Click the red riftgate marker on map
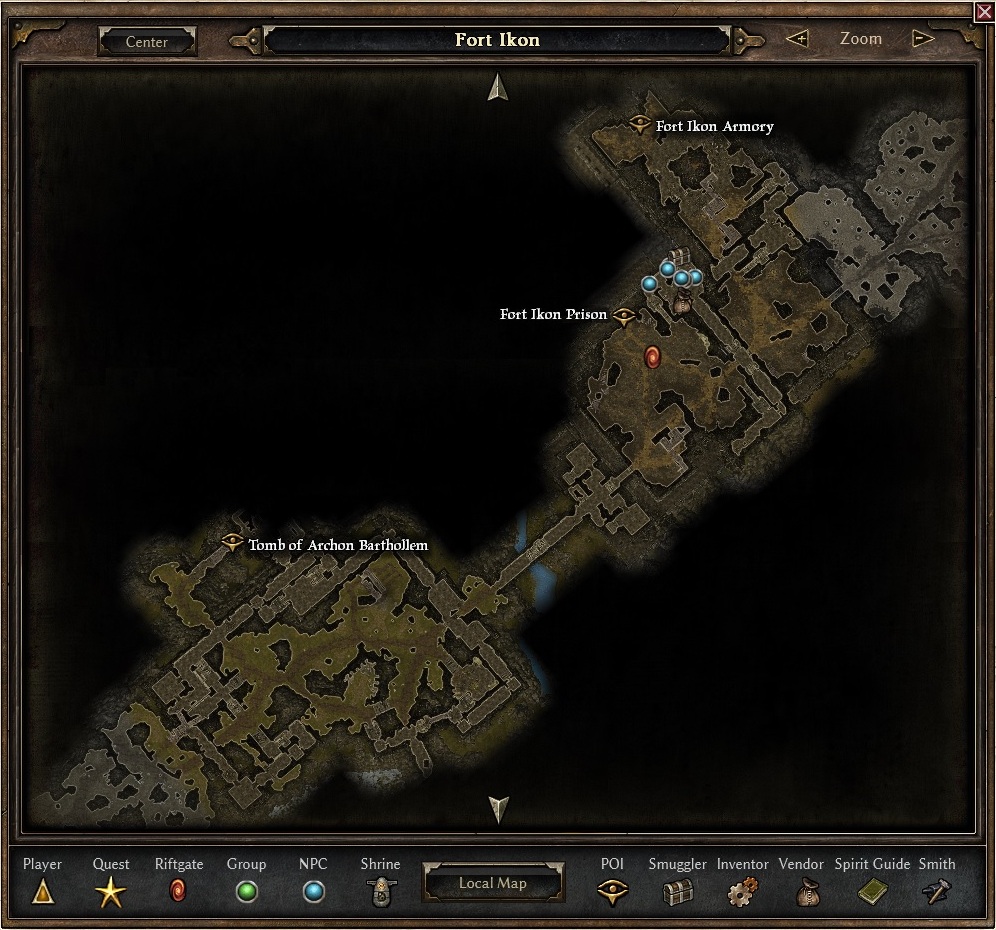 (653, 357)
